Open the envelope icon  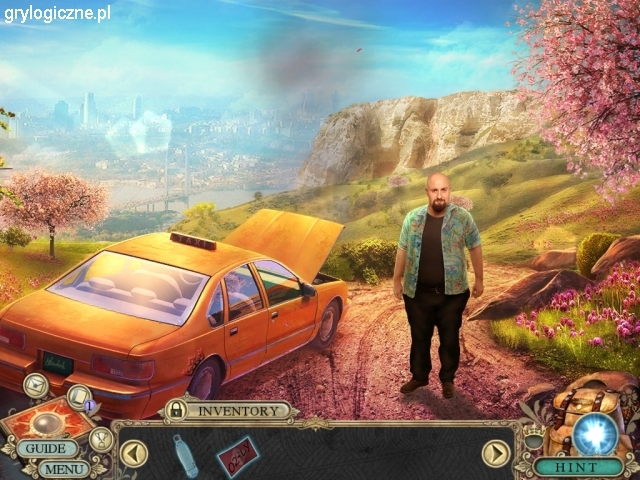click(x=35, y=383)
